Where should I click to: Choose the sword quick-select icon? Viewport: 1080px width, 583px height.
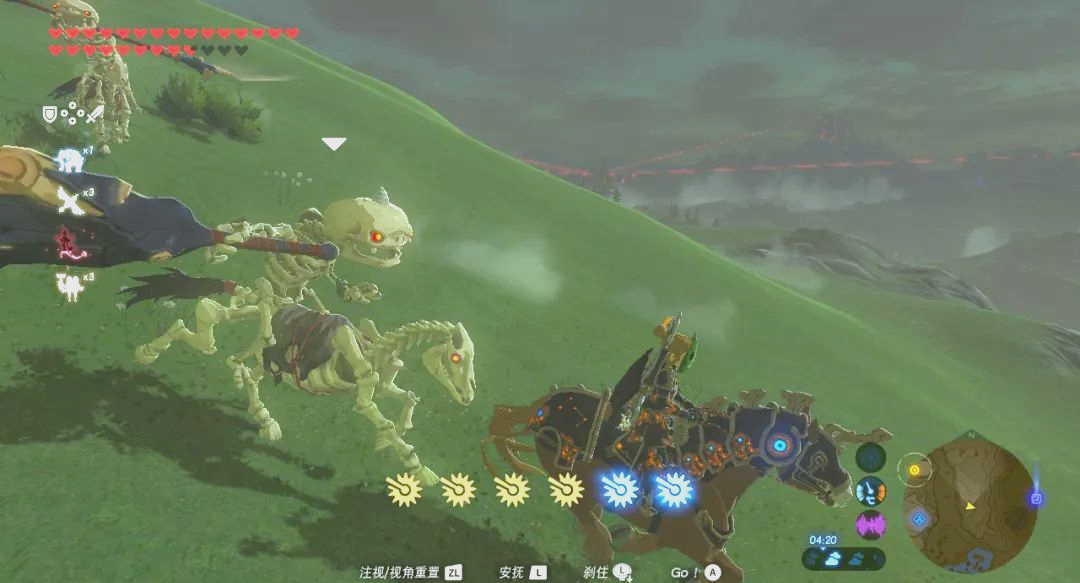tap(94, 115)
